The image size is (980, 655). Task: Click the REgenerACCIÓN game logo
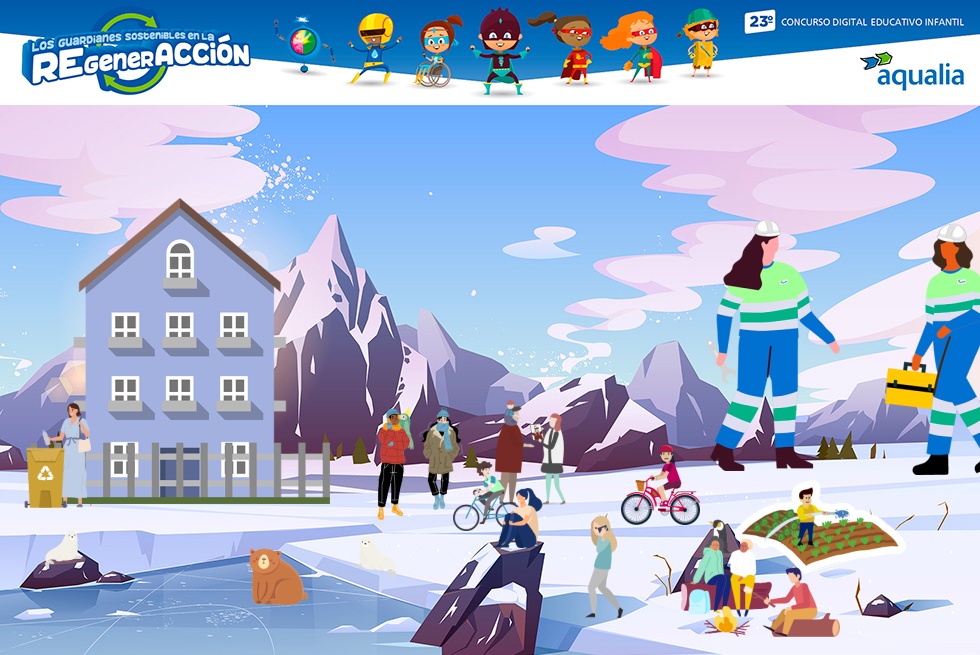[x=136, y=55]
